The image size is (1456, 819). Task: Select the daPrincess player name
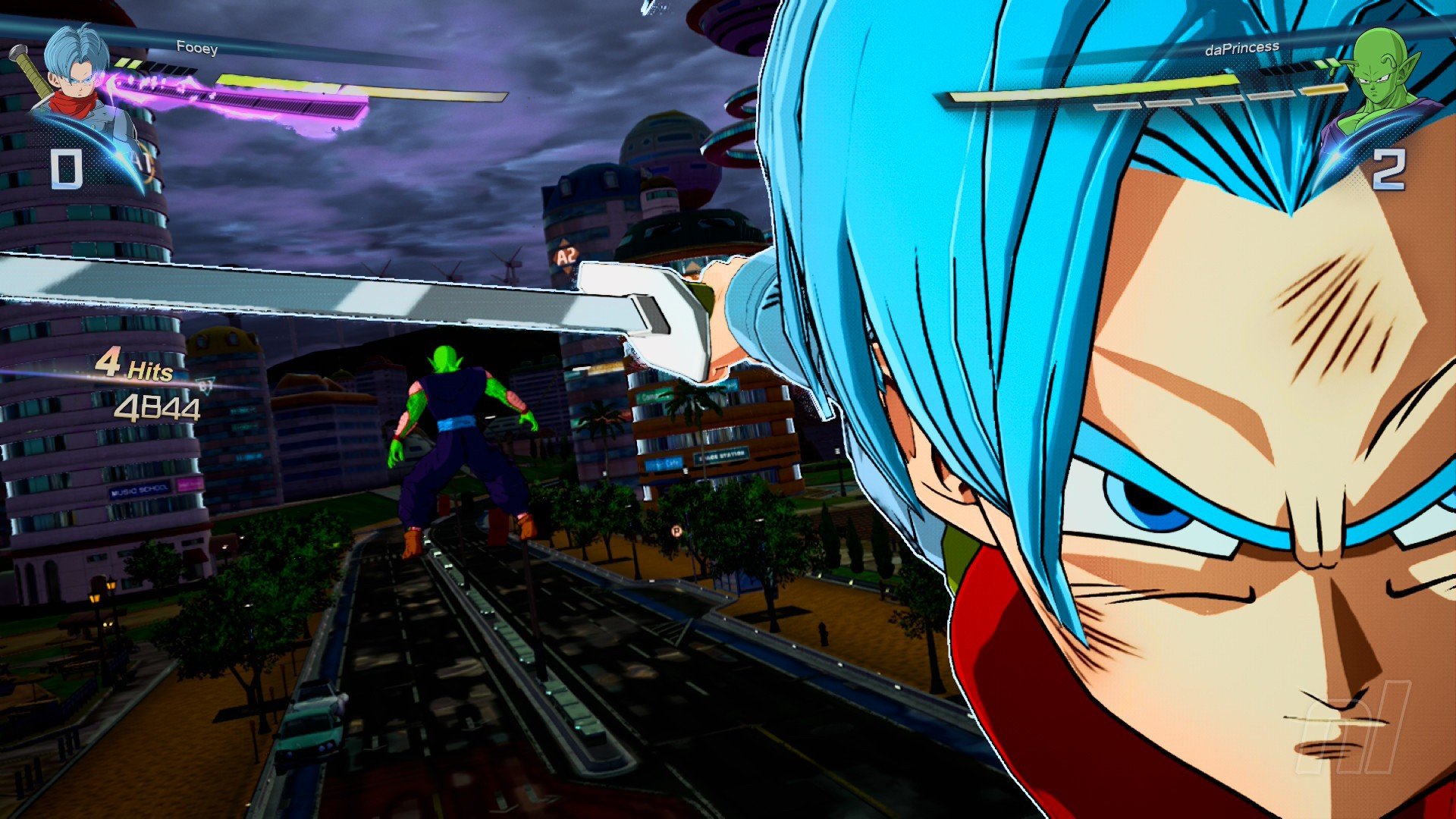[1241, 49]
